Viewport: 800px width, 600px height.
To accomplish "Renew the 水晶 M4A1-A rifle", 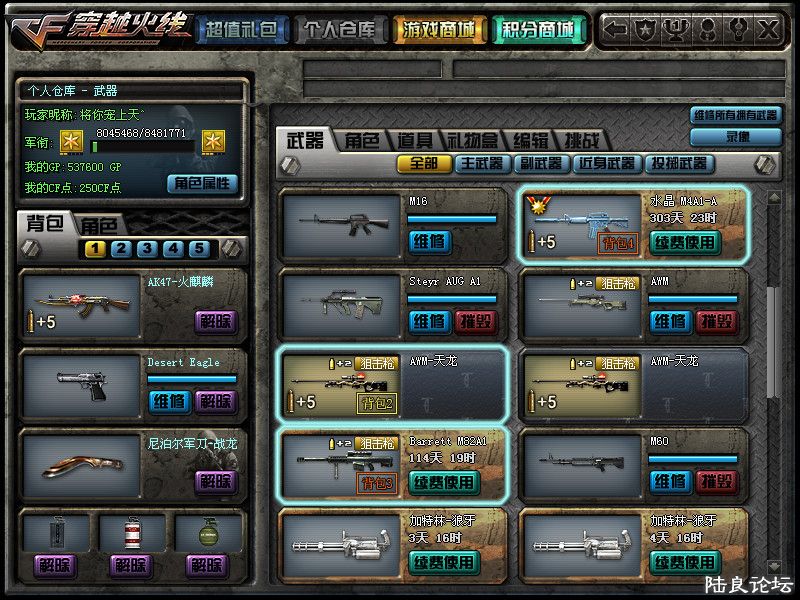I will click(x=685, y=241).
